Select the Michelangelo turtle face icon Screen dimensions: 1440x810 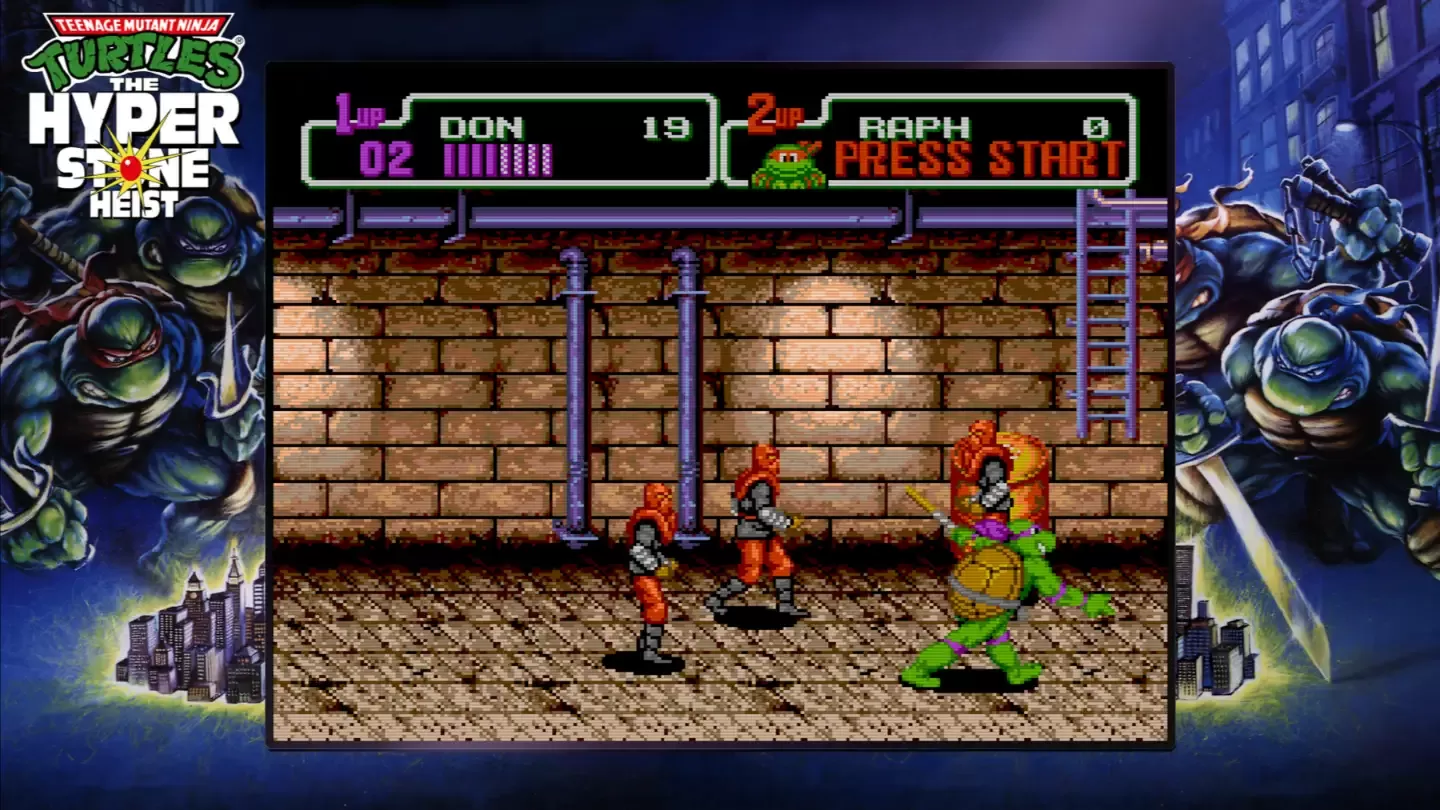[788, 165]
